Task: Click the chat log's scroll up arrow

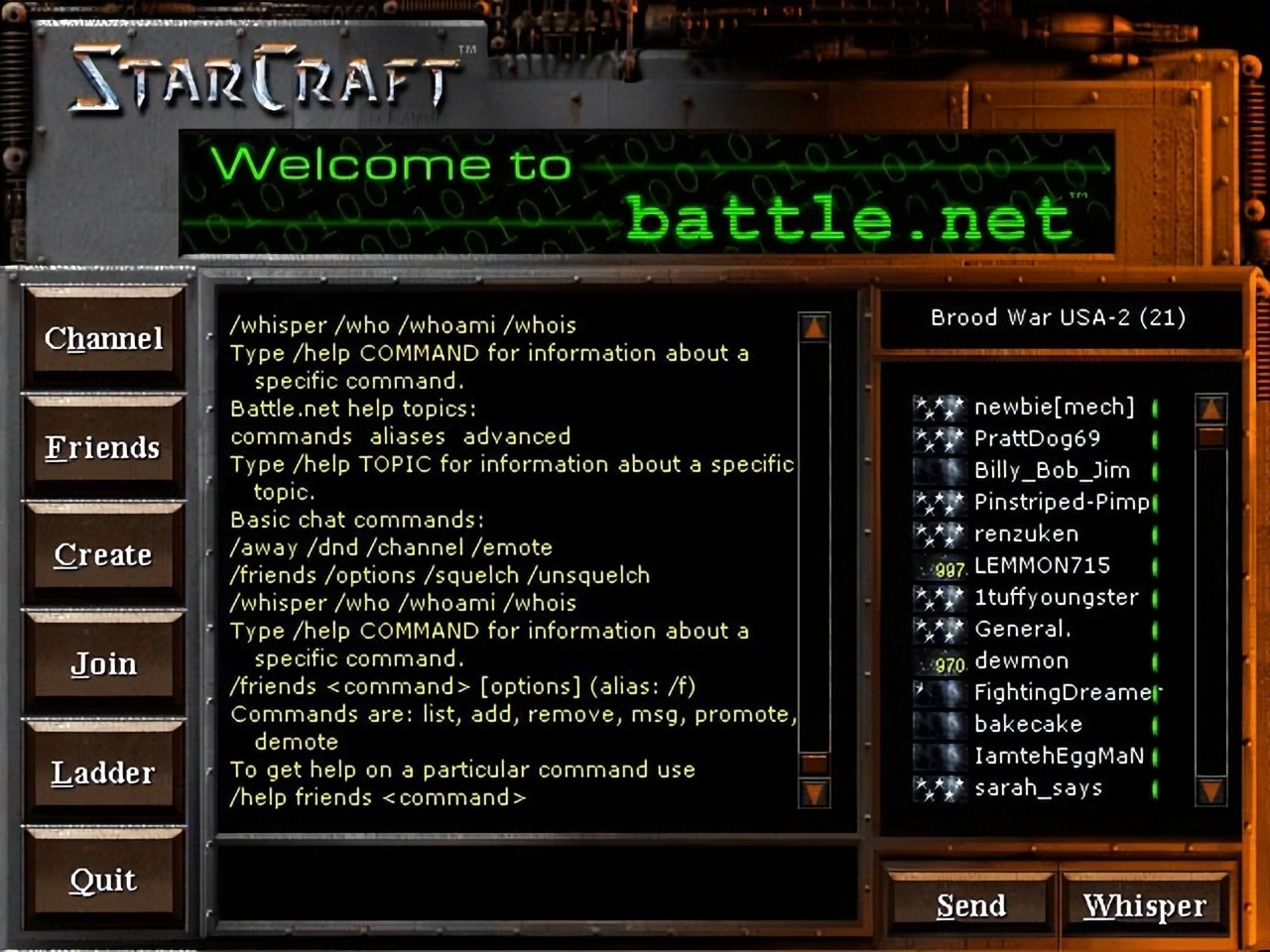Action: tap(815, 326)
